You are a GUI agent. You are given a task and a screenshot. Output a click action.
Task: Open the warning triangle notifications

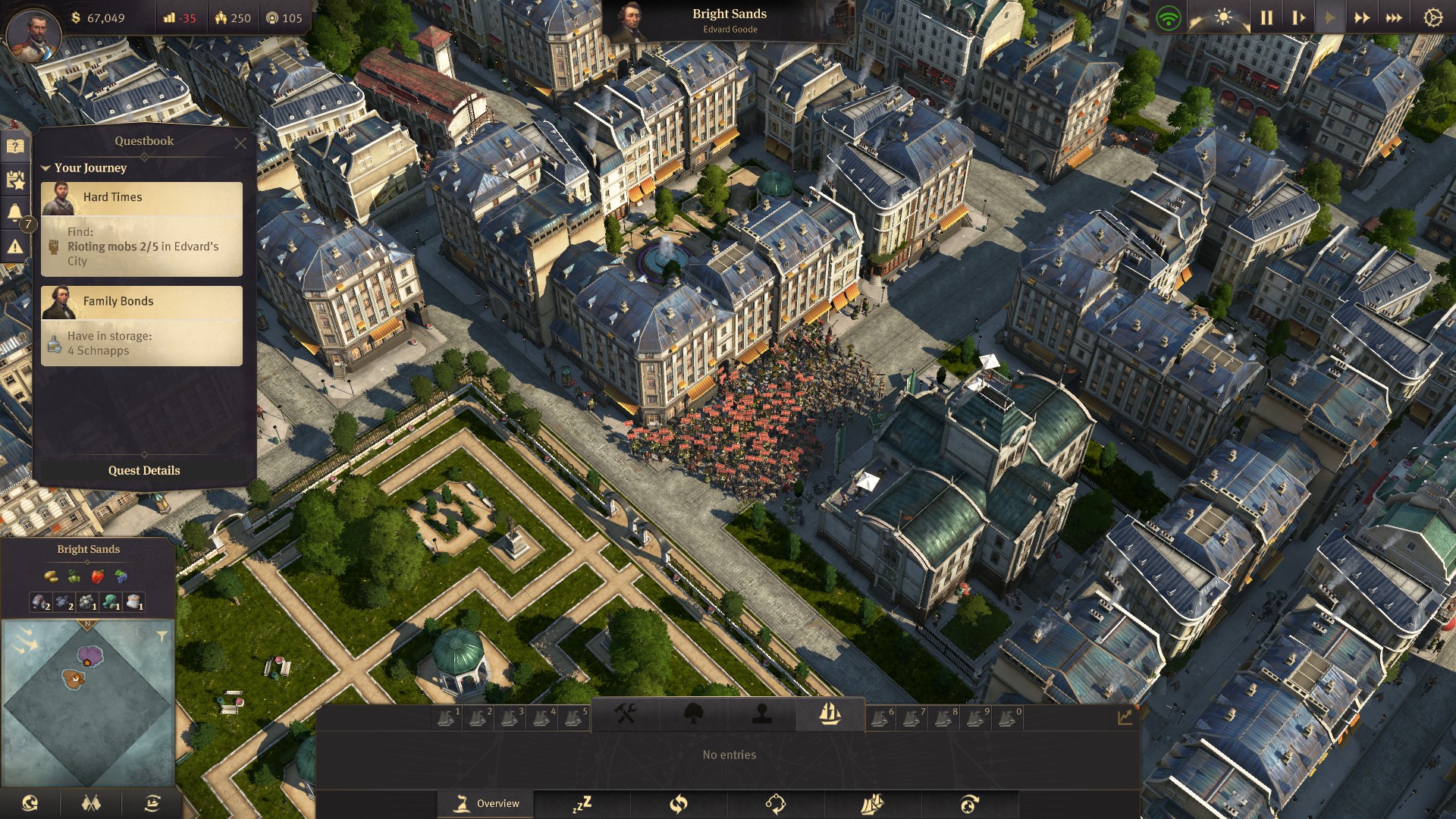15,246
